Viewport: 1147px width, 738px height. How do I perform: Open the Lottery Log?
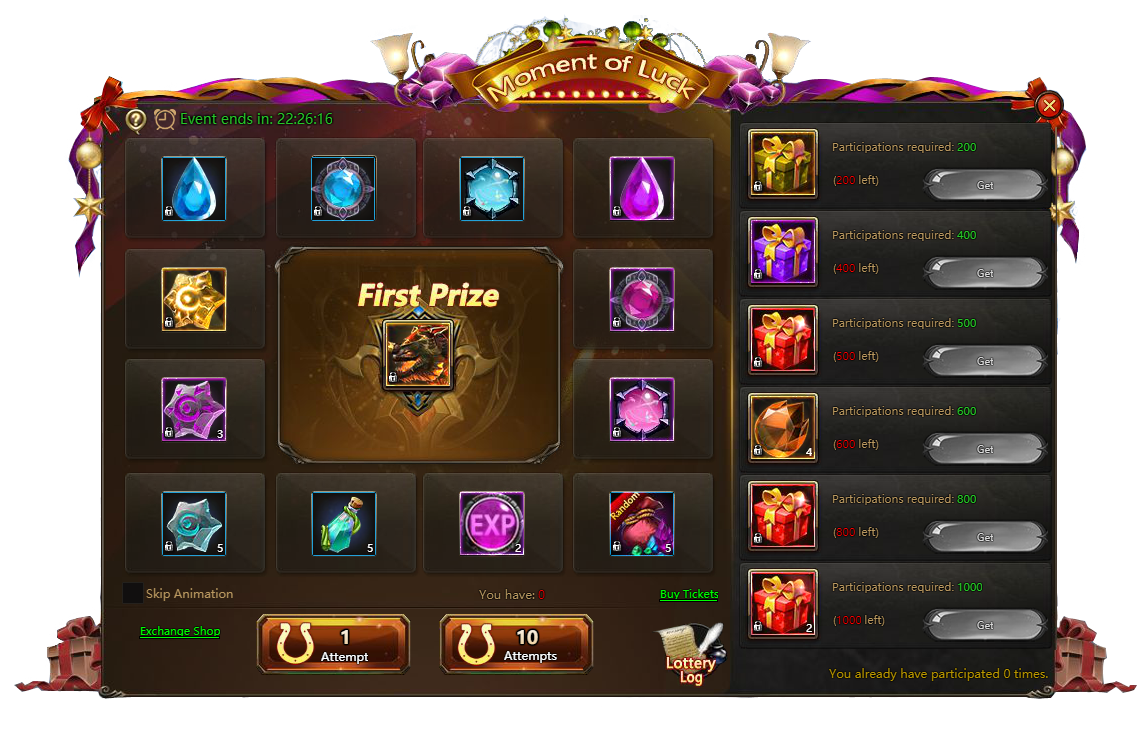691,656
